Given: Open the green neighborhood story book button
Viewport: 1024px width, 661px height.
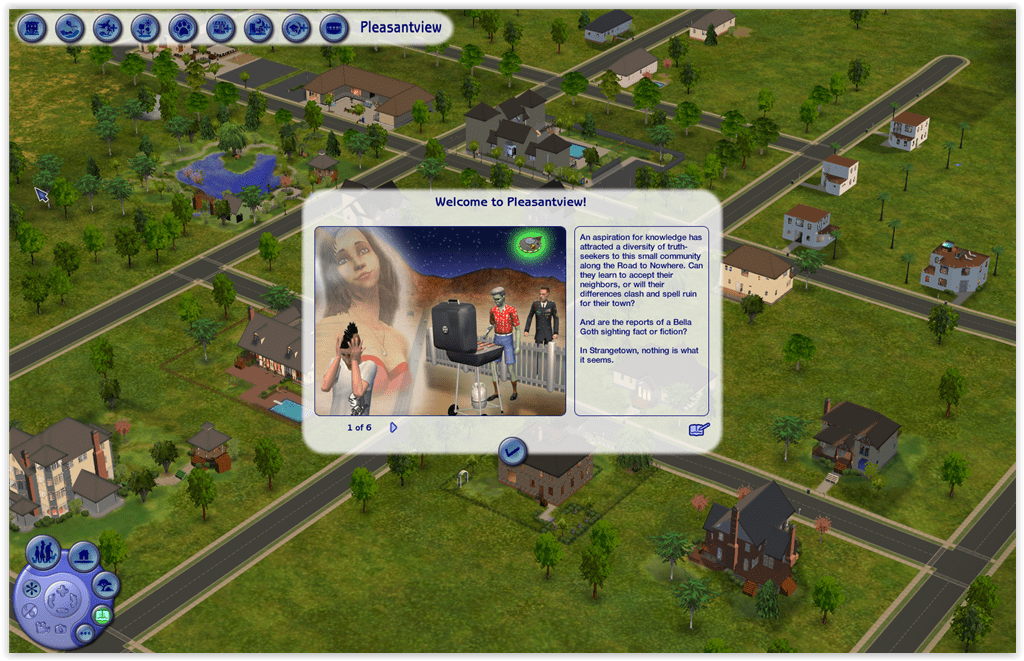Looking at the screenshot, I should tap(101, 614).
